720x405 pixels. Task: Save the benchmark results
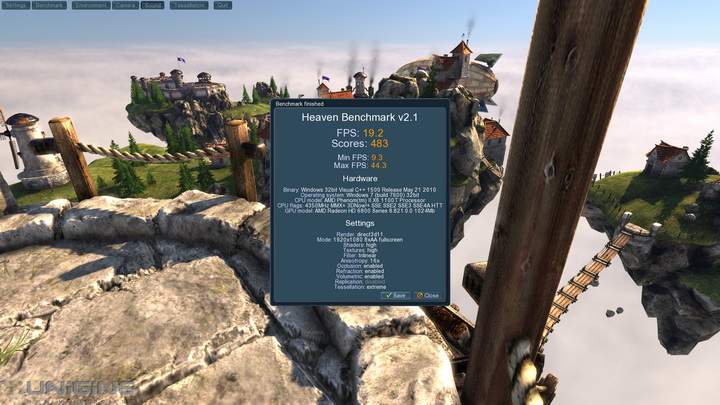(x=395, y=296)
